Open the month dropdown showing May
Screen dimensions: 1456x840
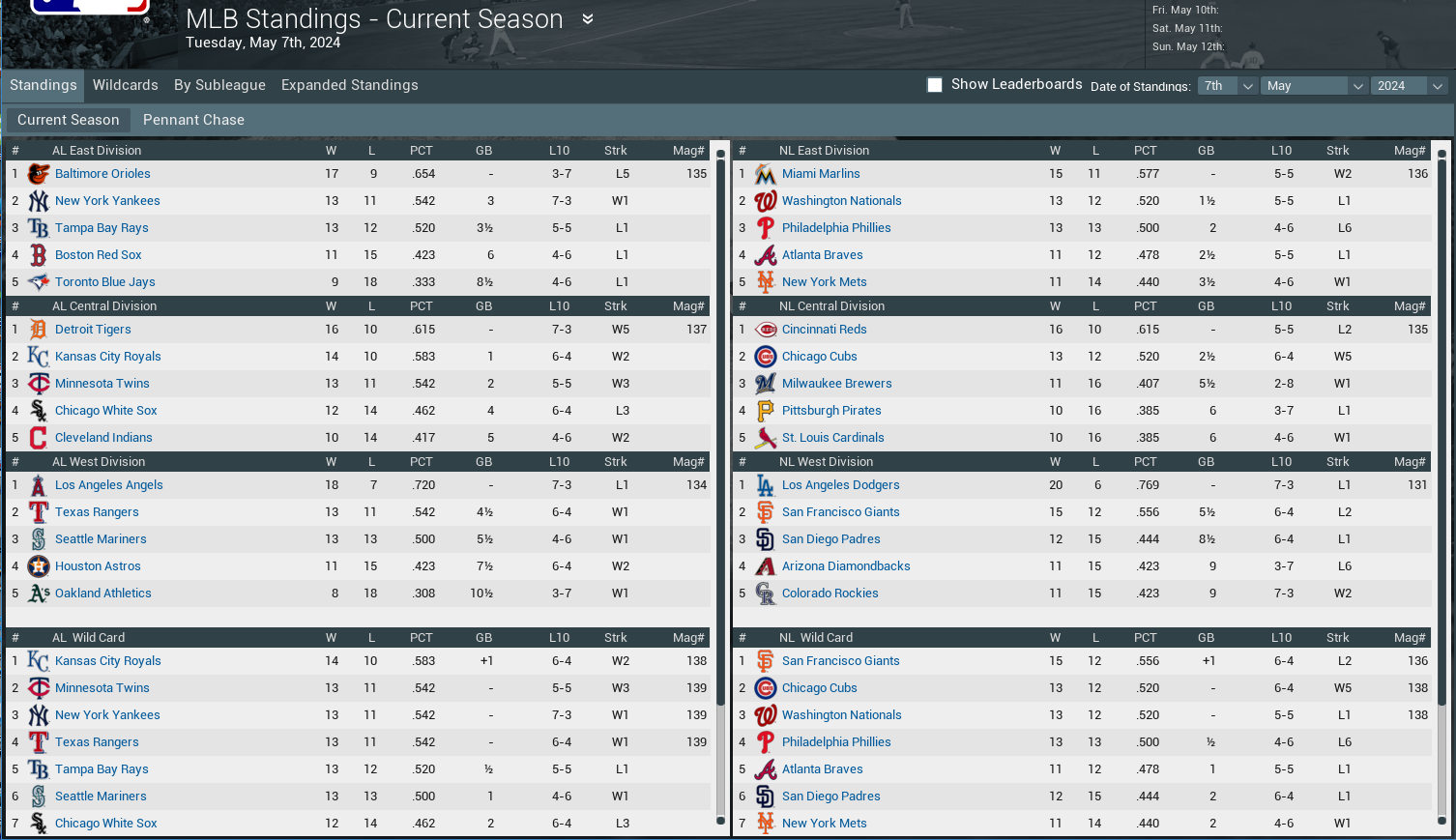(x=1314, y=86)
